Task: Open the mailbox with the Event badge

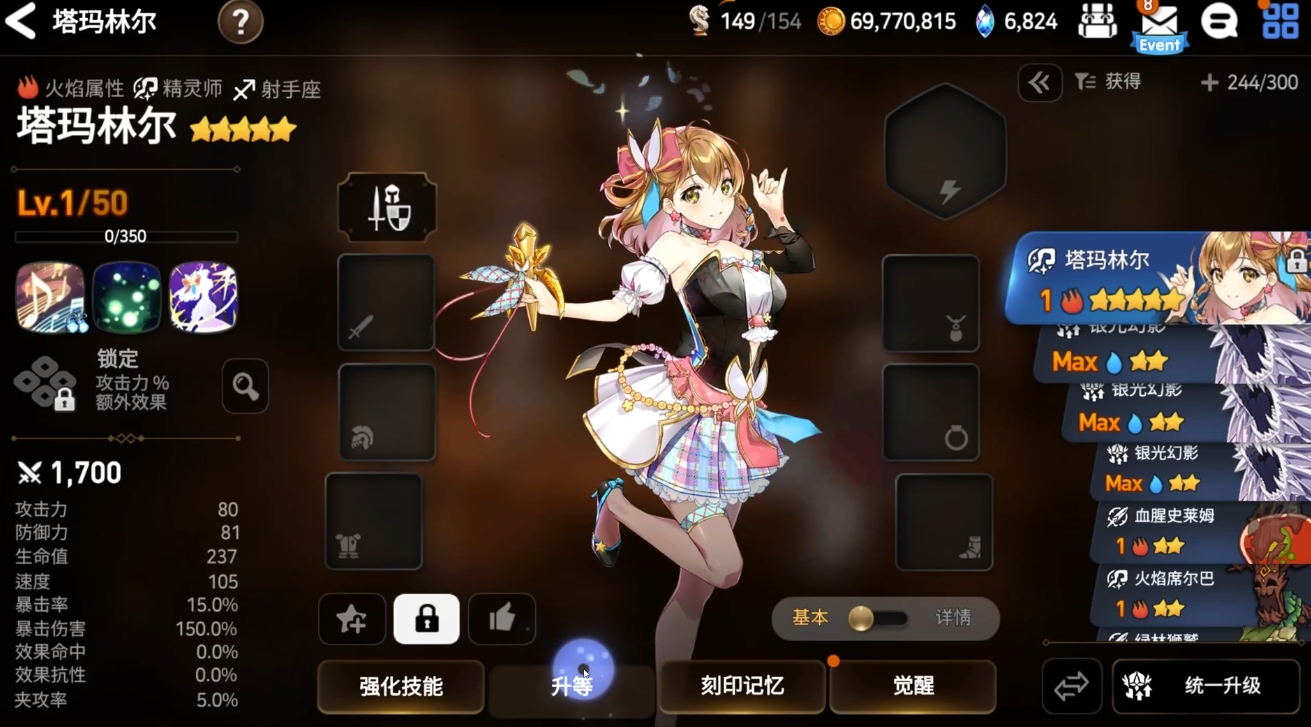Action: (x=1157, y=22)
